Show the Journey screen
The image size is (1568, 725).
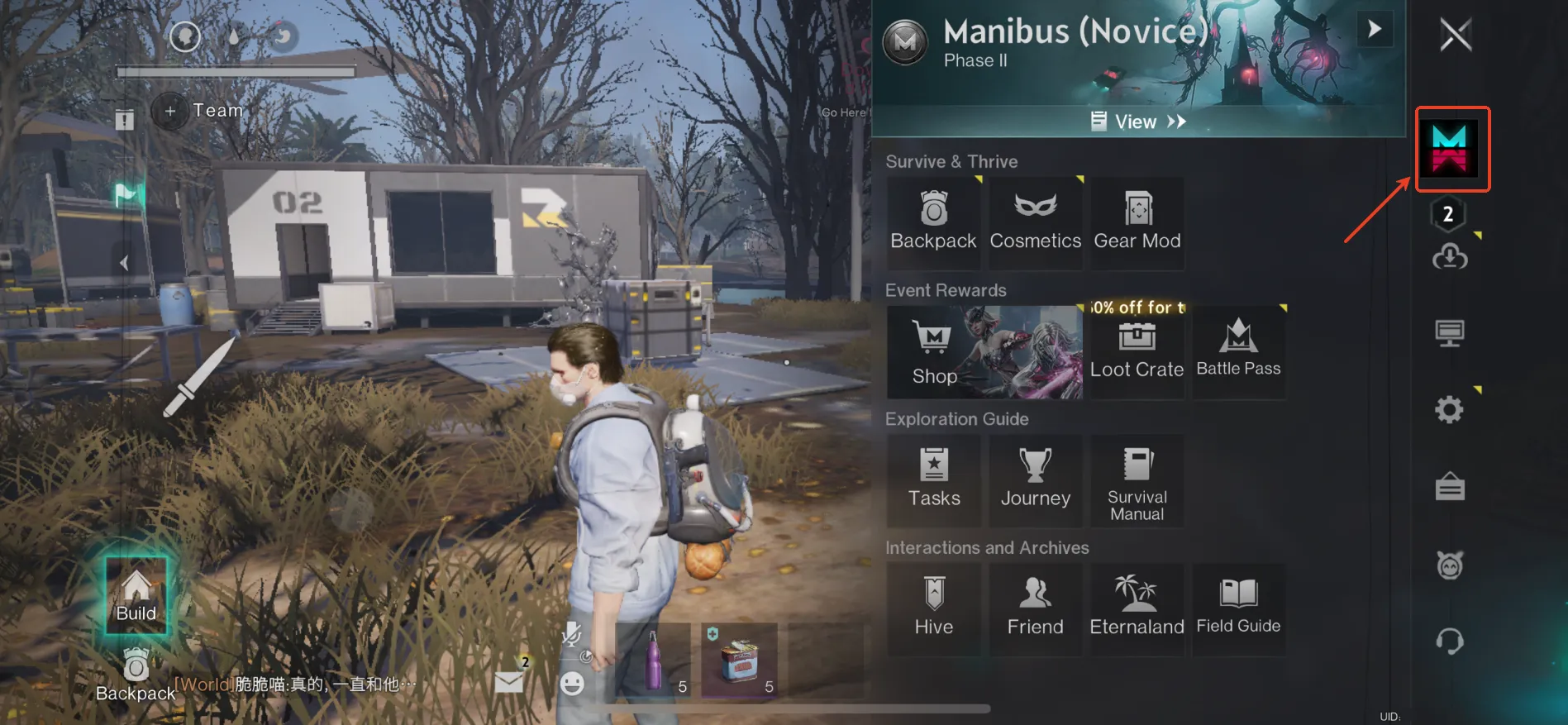[x=1035, y=480]
